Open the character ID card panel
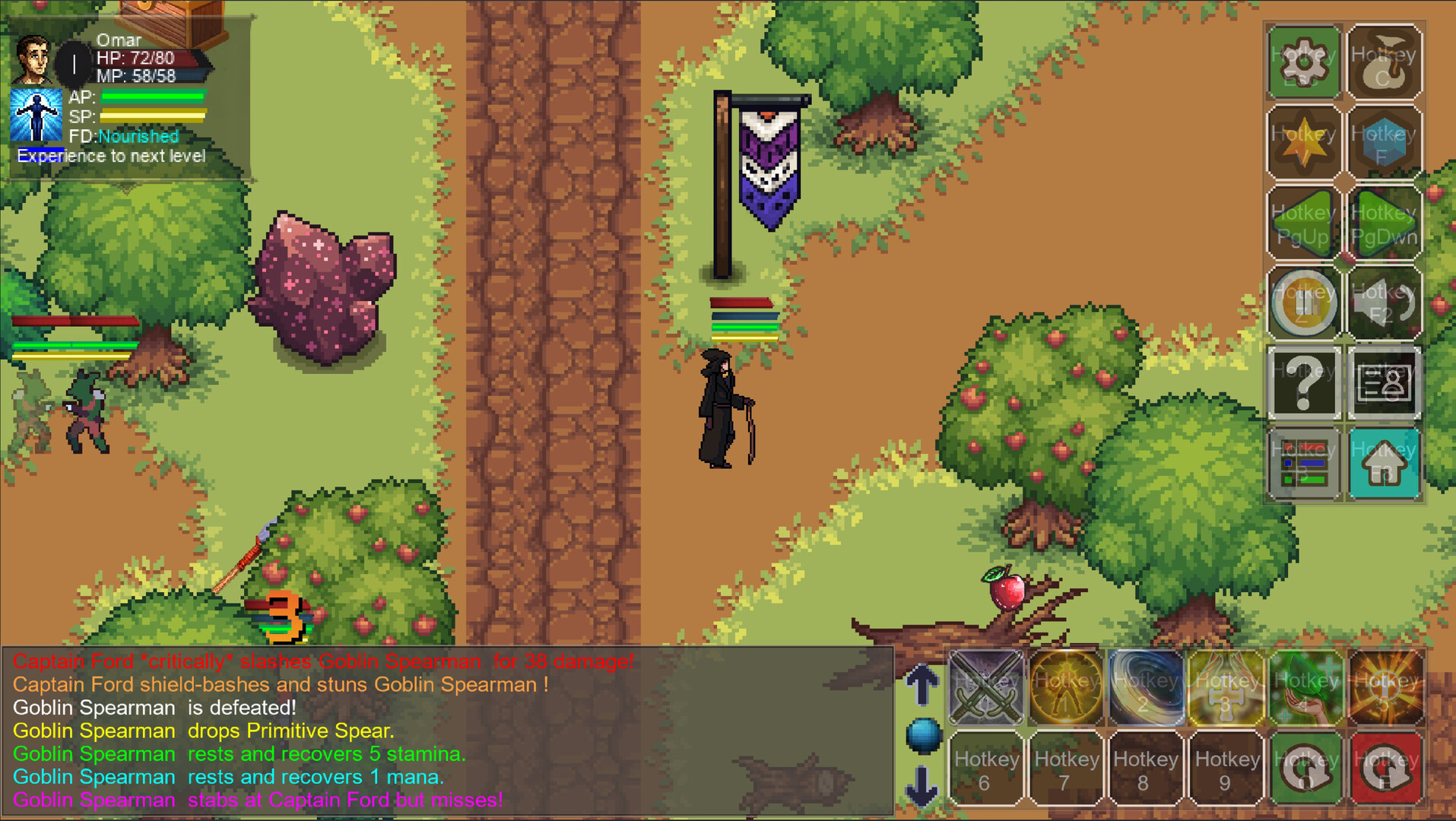 (x=1385, y=382)
